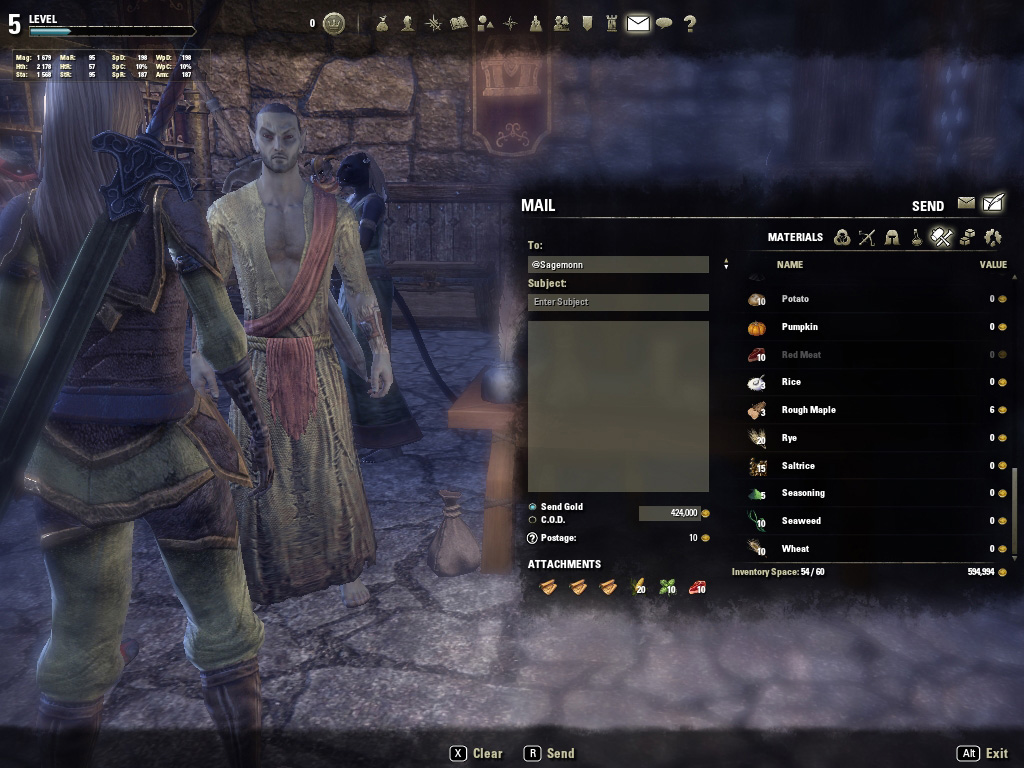This screenshot has height=768, width=1024.
Task: Click the recipient name field
Action: coord(618,265)
